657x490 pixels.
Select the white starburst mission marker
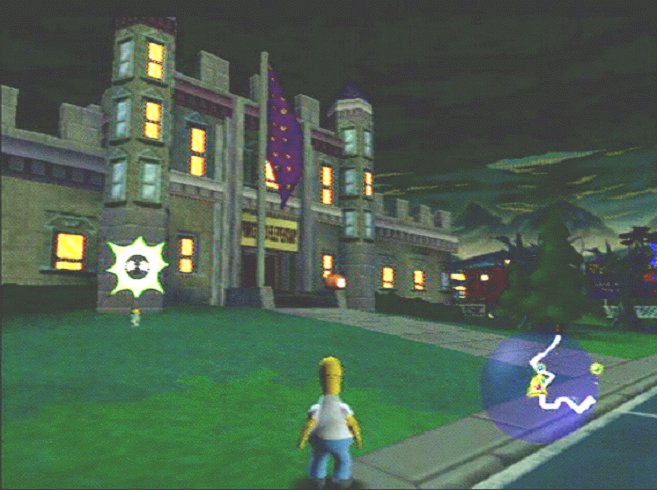point(137,267)
